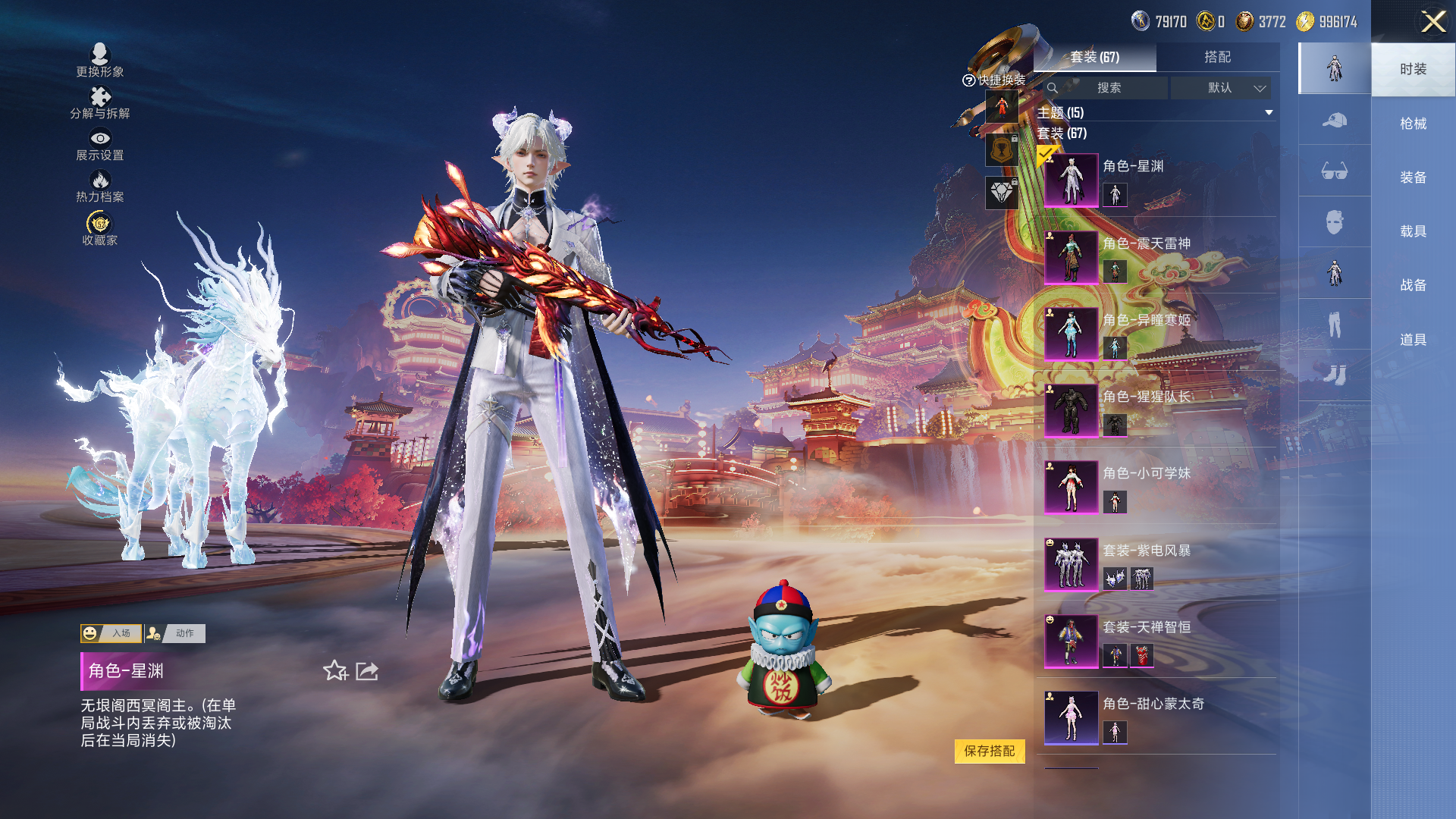
Task: Switch to the 搭配 outfits tab
Action: pos(1217,57)
